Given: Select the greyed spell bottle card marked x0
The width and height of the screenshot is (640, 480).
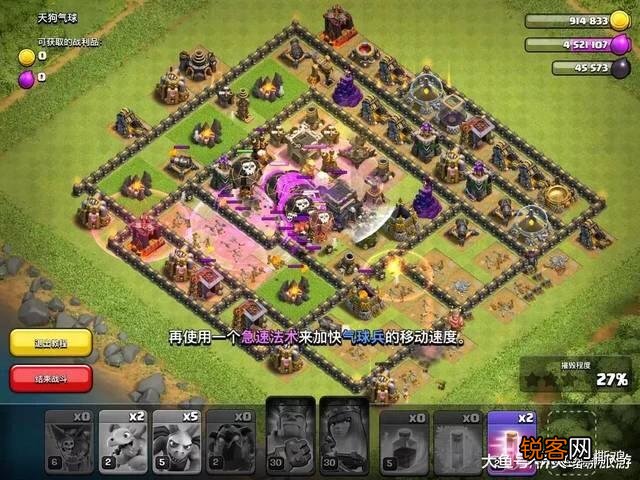Looking at the screenshot, I should tap(402, 440).
